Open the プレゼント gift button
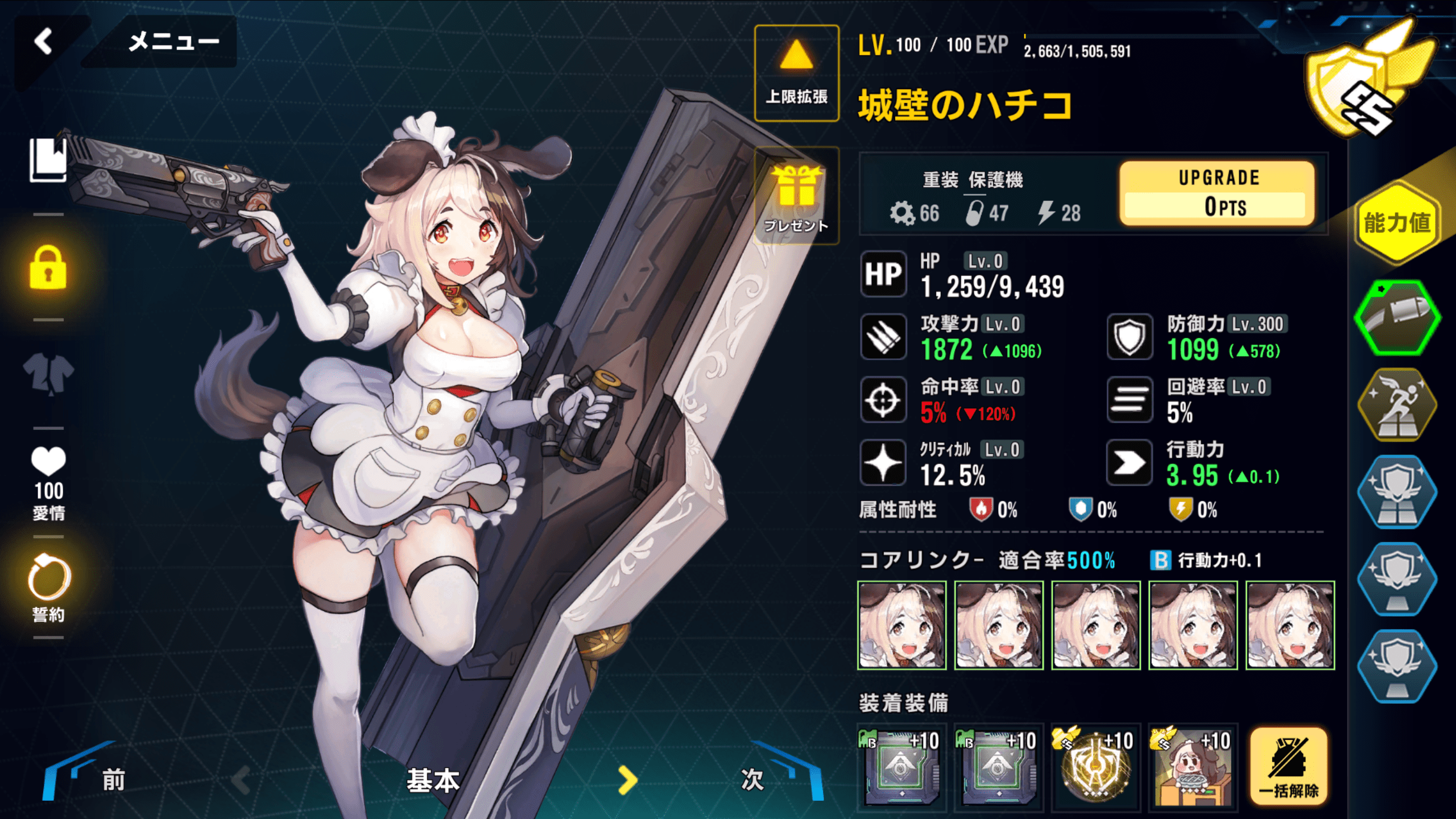Screen dimensions: 1456x819 (x=796, y=196)
